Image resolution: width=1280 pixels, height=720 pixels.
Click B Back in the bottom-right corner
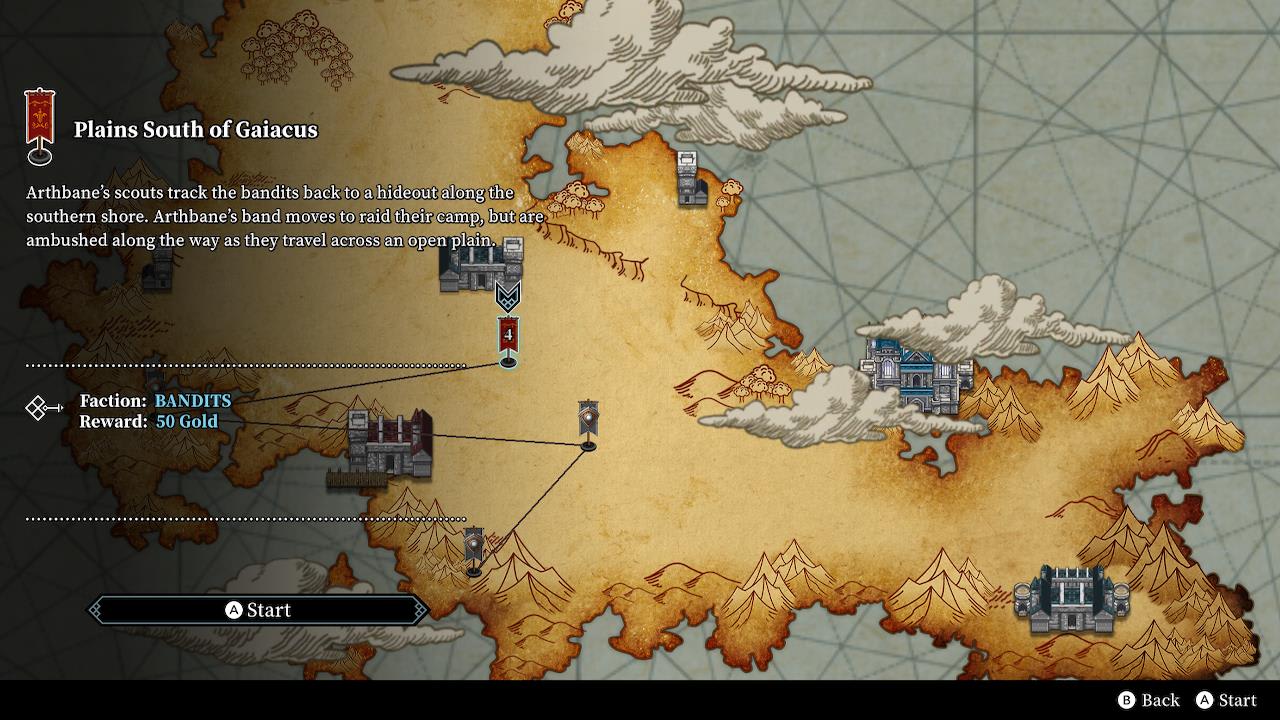(1150, 701)
